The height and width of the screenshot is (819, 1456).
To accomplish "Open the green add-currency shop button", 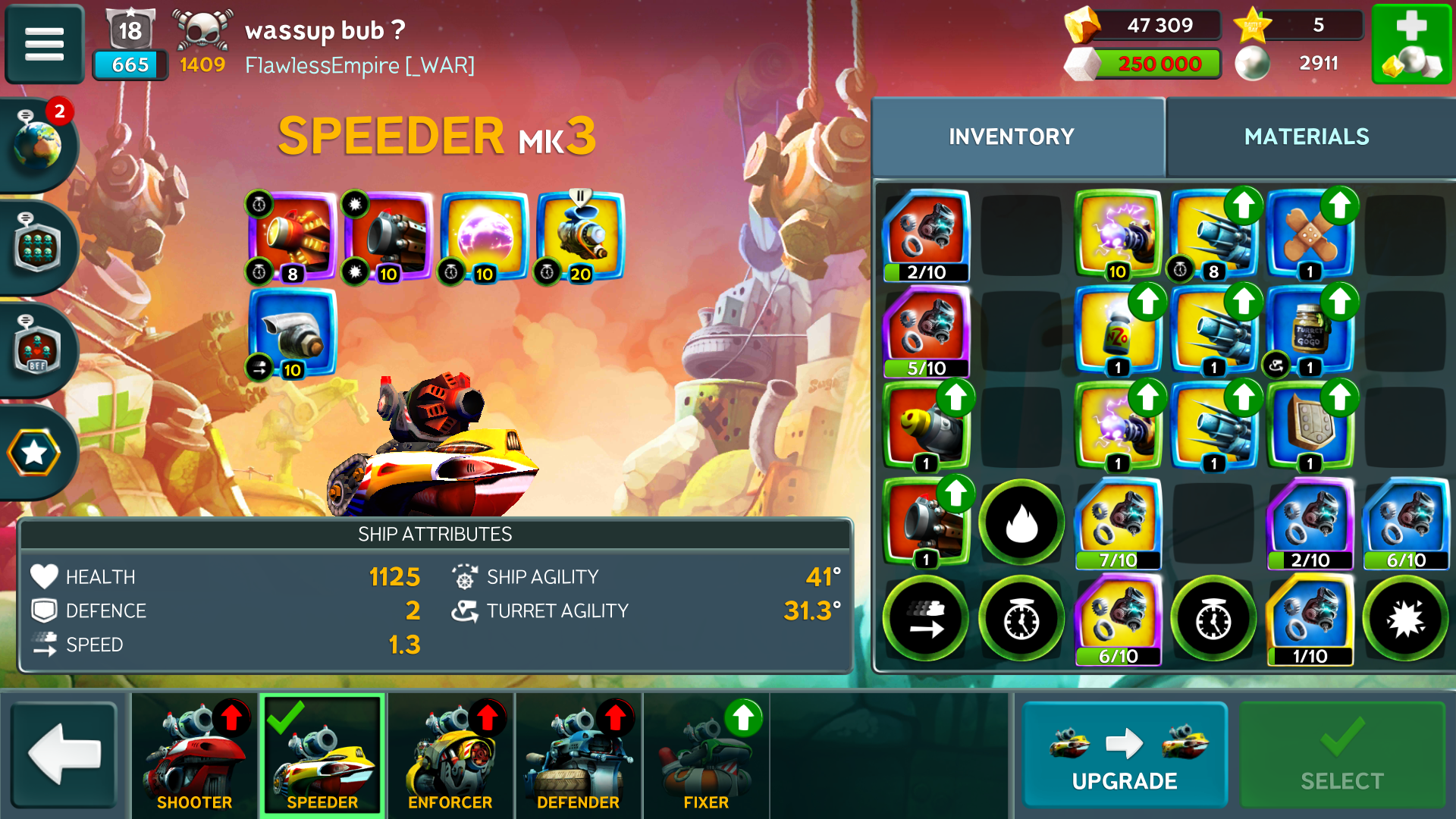I will click(x=1411, y=44).
